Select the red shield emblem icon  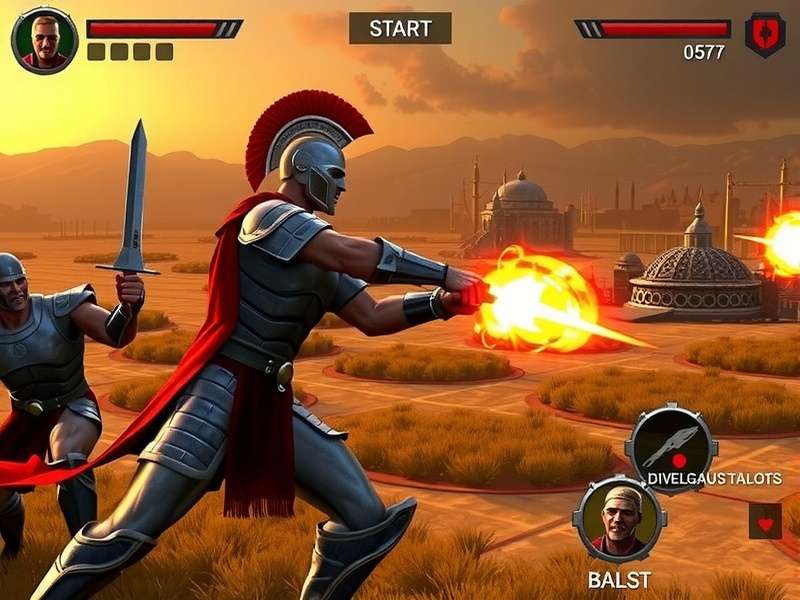765,34
